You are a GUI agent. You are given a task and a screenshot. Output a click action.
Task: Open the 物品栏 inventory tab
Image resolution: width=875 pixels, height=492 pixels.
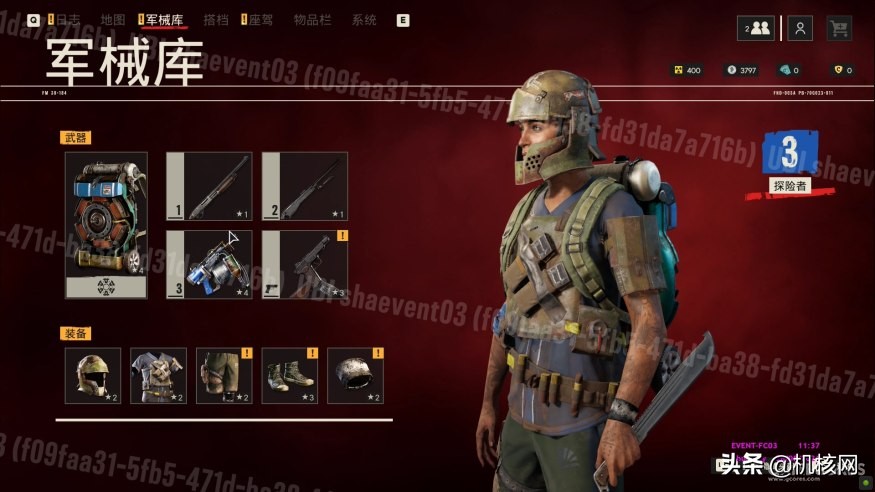314,20
